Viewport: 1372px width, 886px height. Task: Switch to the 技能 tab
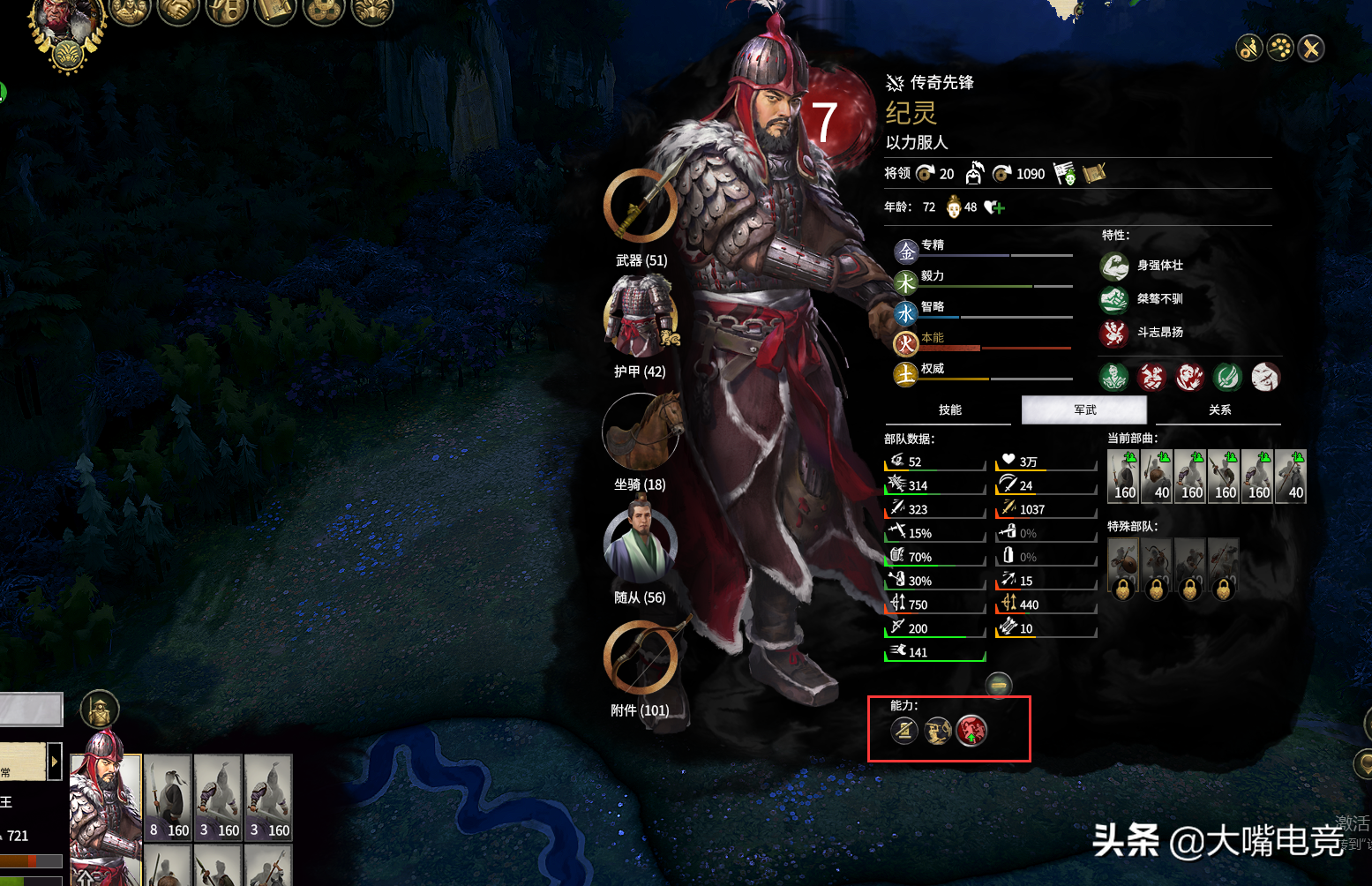coord(949,410)
